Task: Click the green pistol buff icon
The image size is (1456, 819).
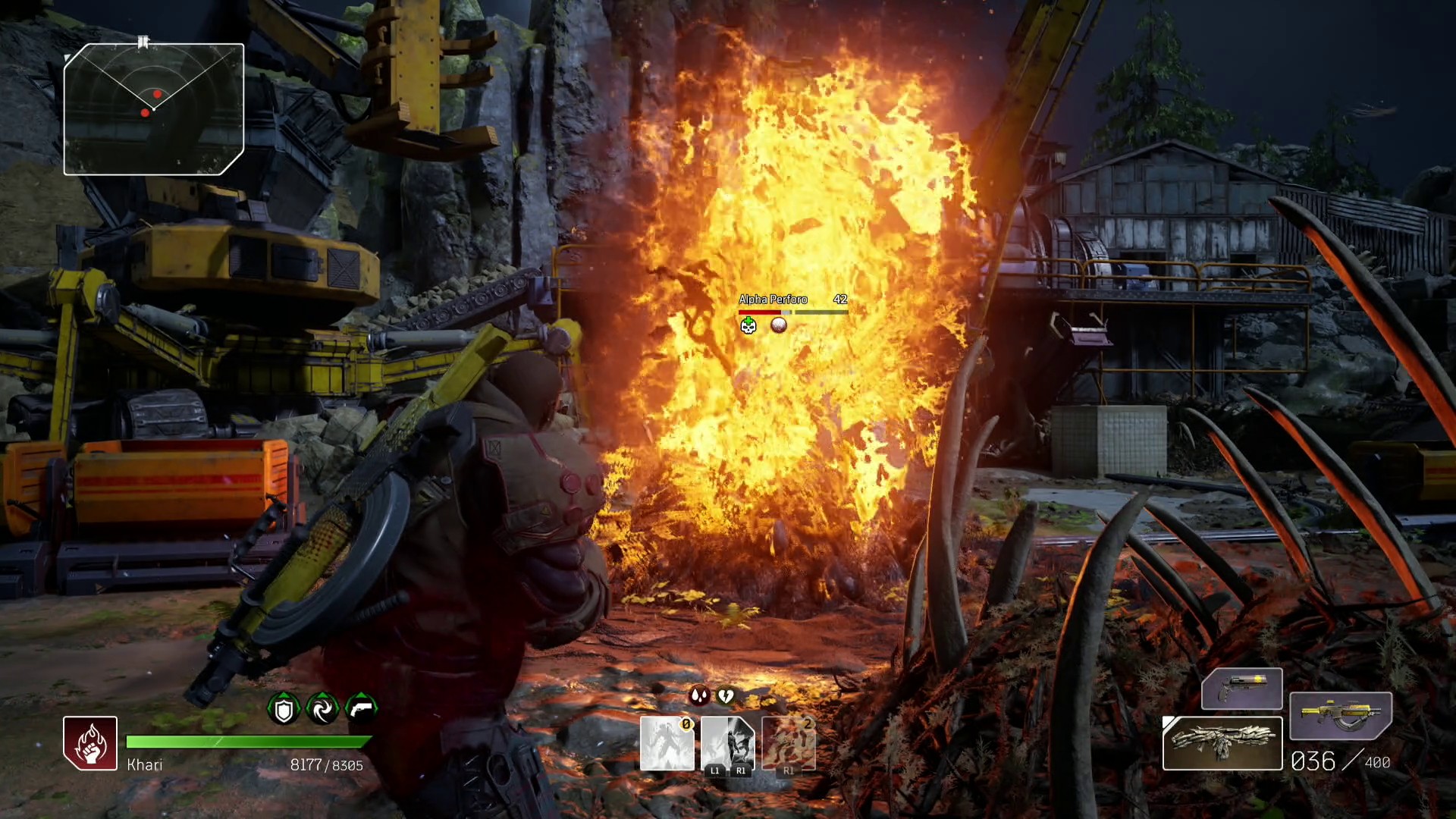Action: (x=361, y=709)
